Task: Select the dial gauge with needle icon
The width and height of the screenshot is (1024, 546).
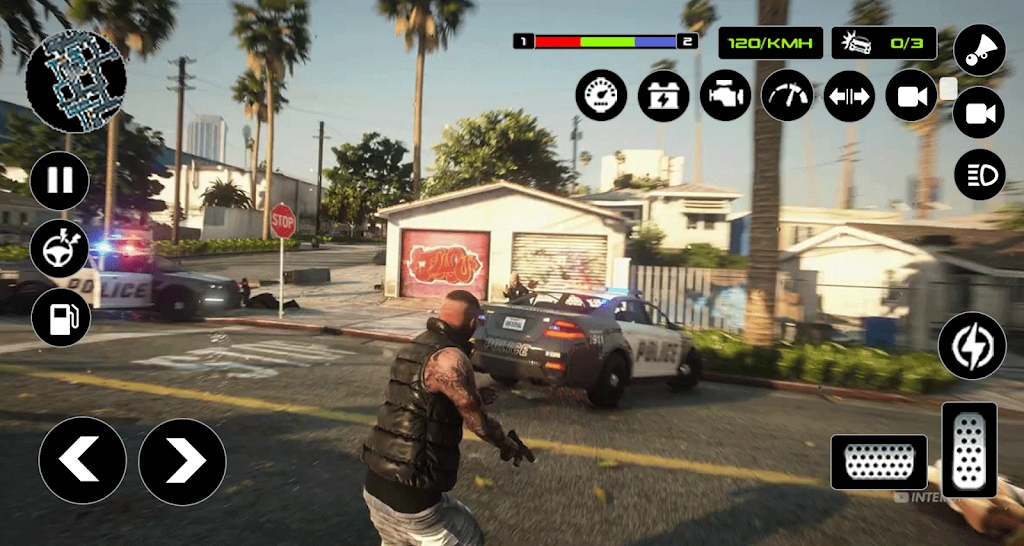Action: click(x=788, y=96)
